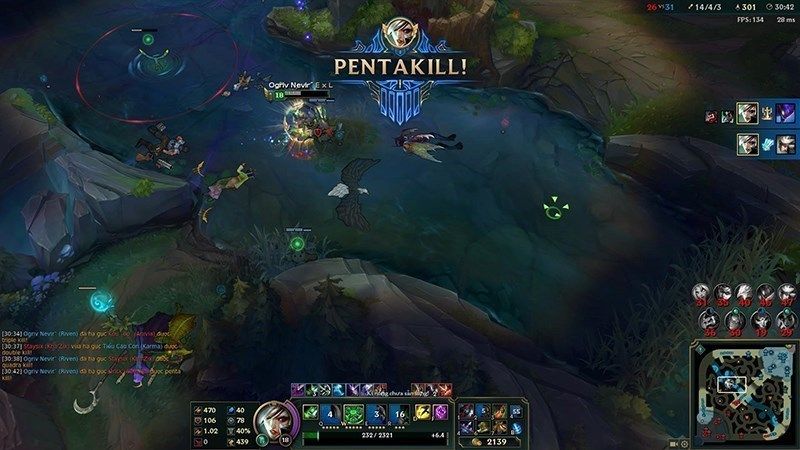Cast the yellow Flash summoner spell

pyautogui.click(x=423, y=412)
